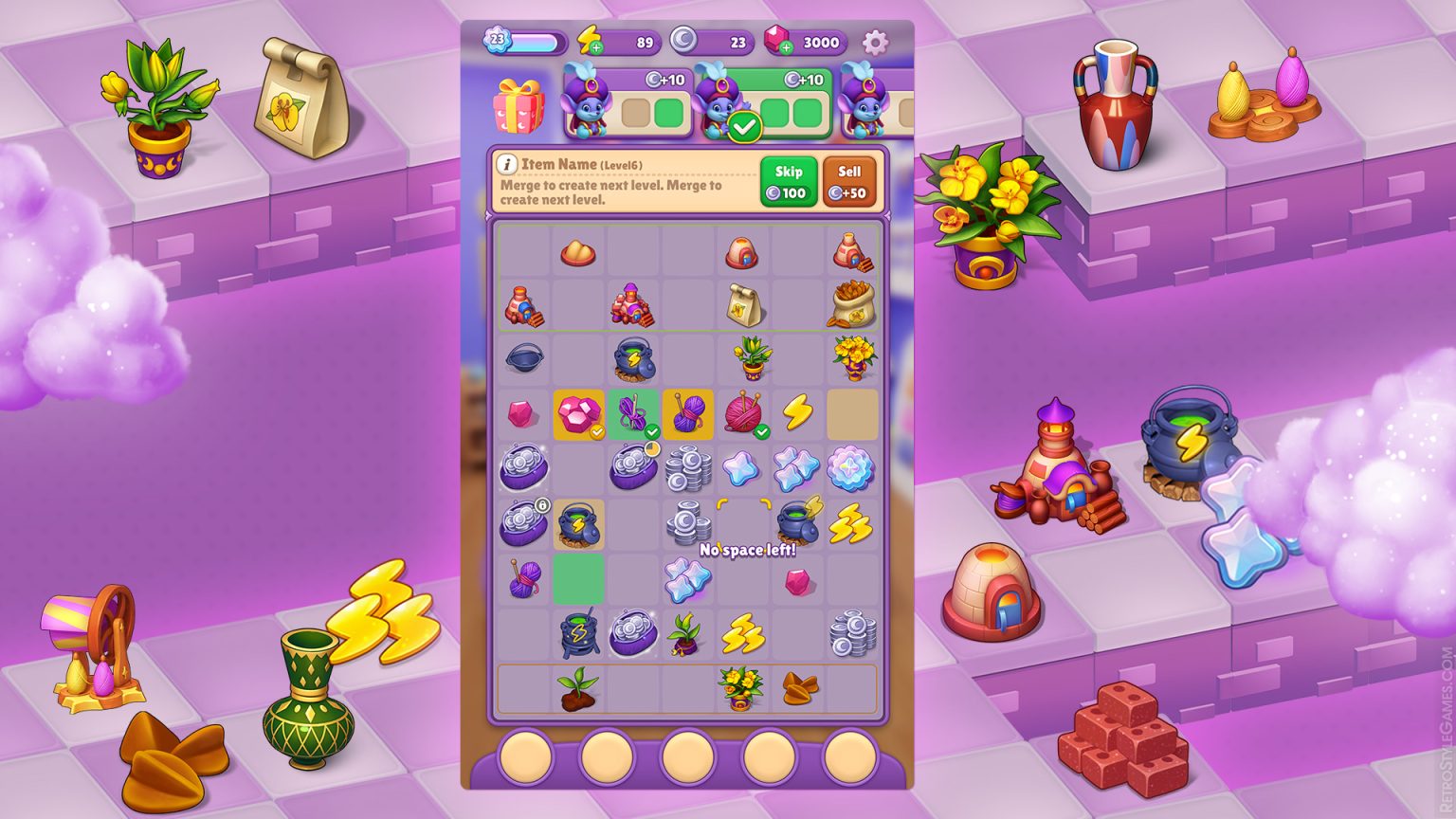
Task: Sell the selected item for +50
Action: 848,181
